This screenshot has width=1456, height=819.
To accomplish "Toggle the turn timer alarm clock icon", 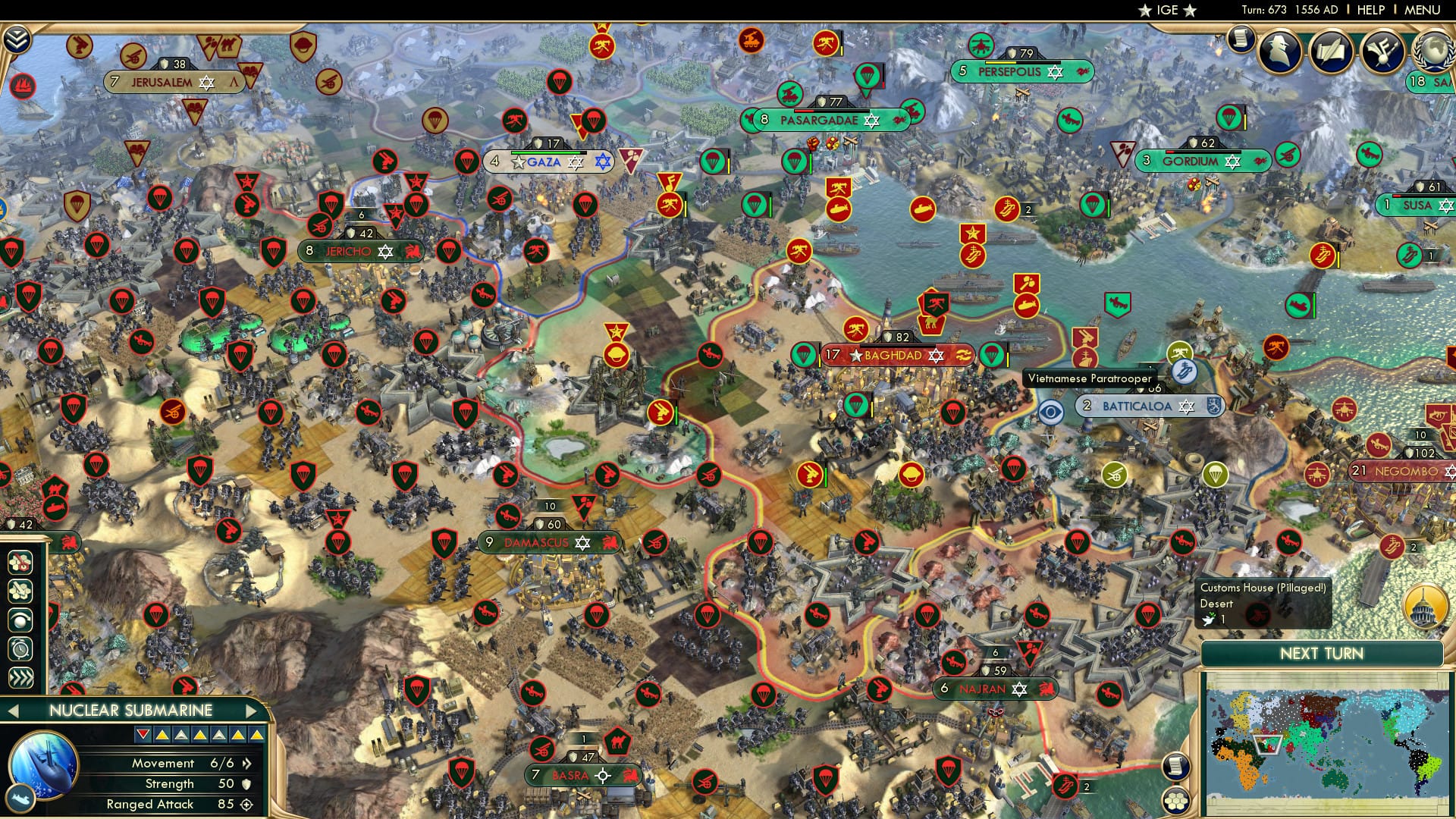I will (19, 648).
